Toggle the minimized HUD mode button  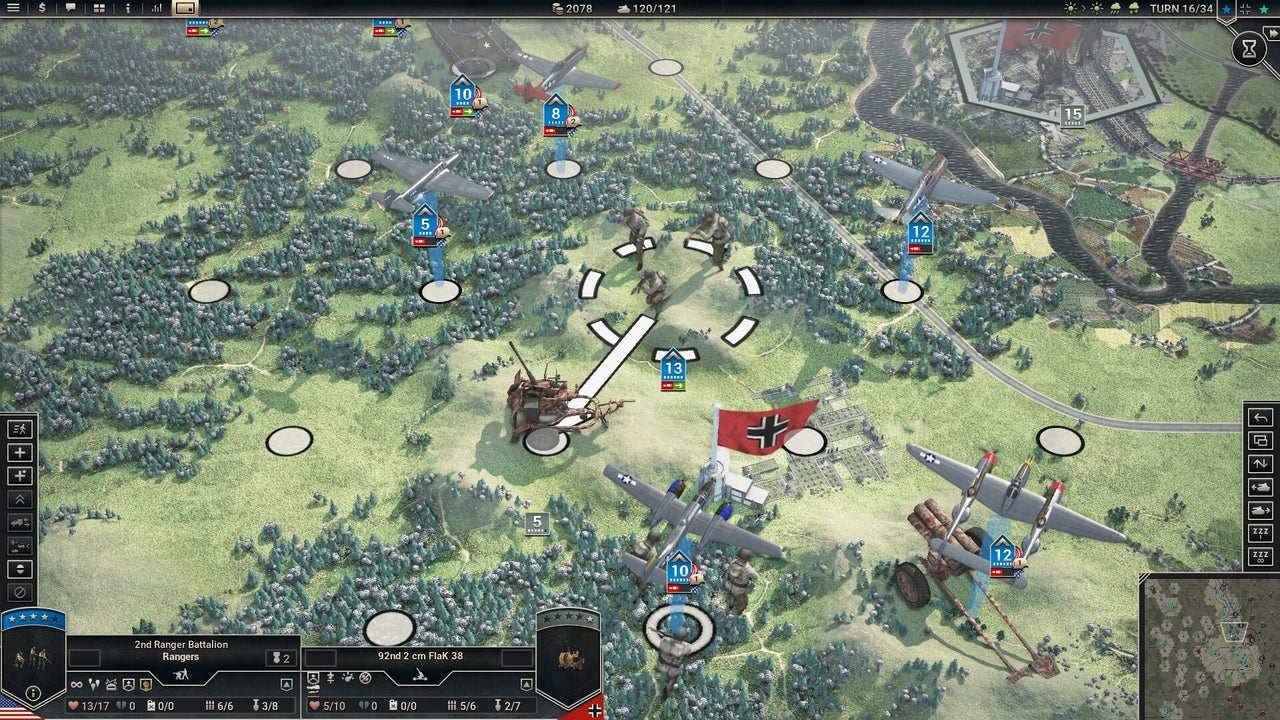[x=186, y=9]
